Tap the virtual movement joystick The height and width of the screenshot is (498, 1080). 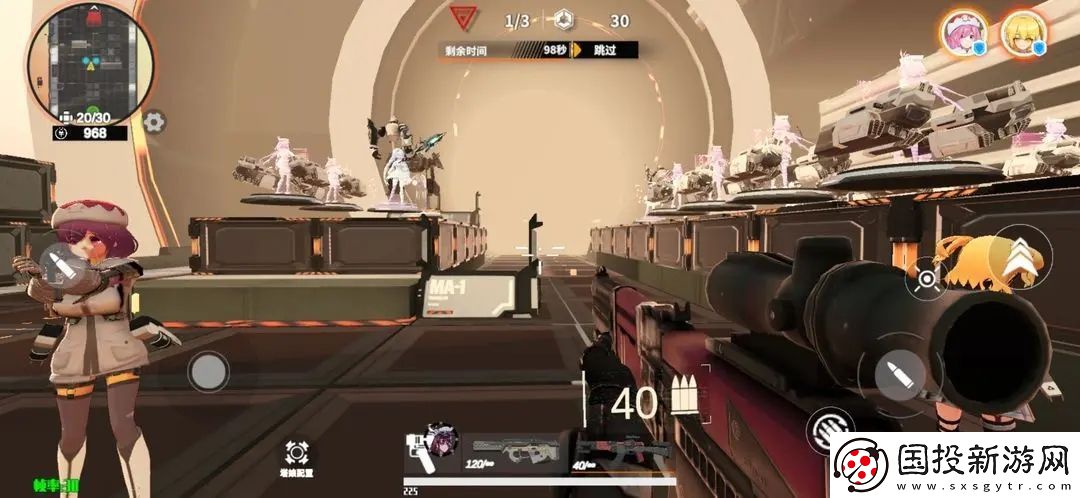(208, 372)
